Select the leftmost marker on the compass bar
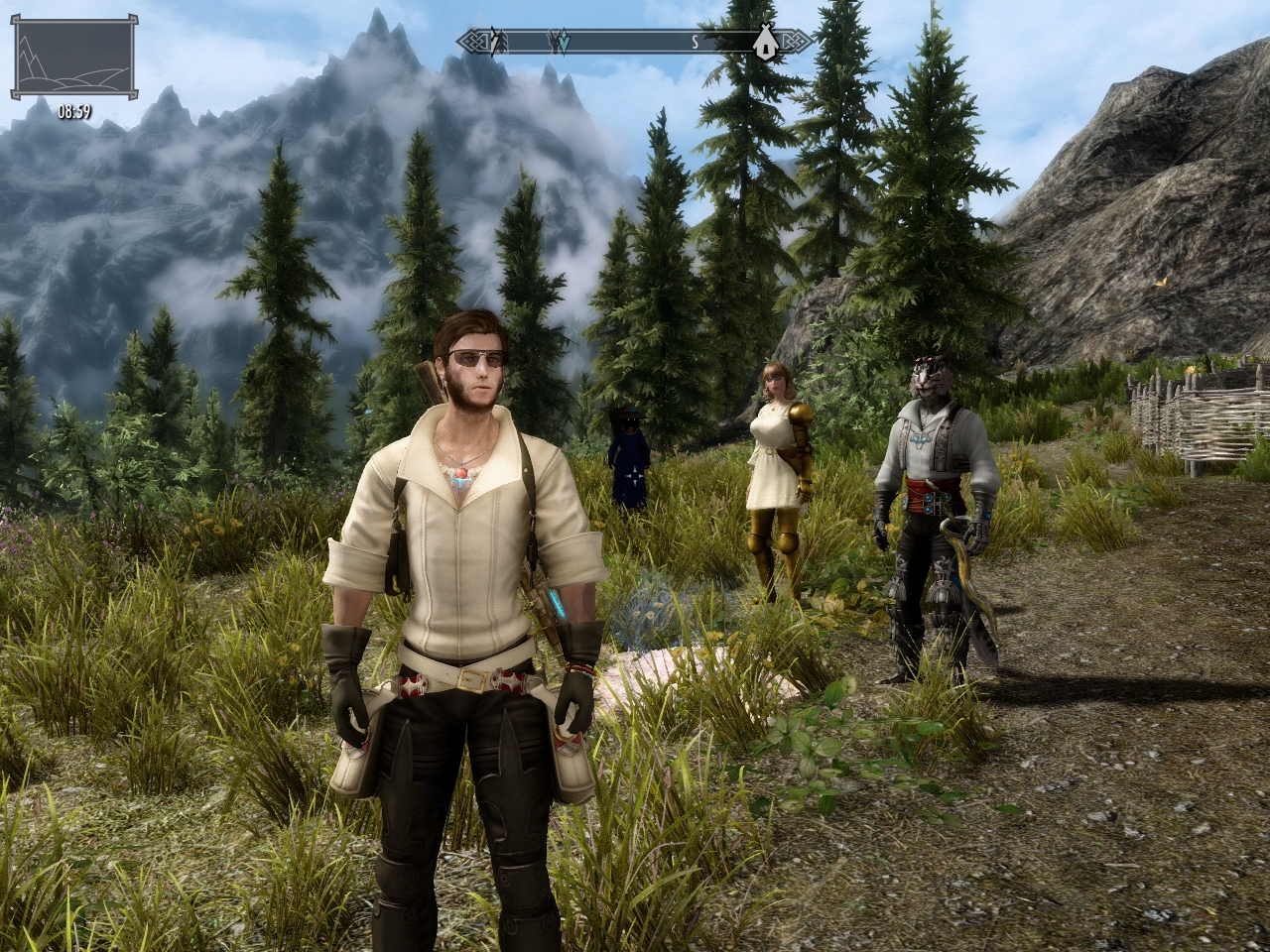The height and width of the screenshot is (952, 1270). click(x=499, y=42)
